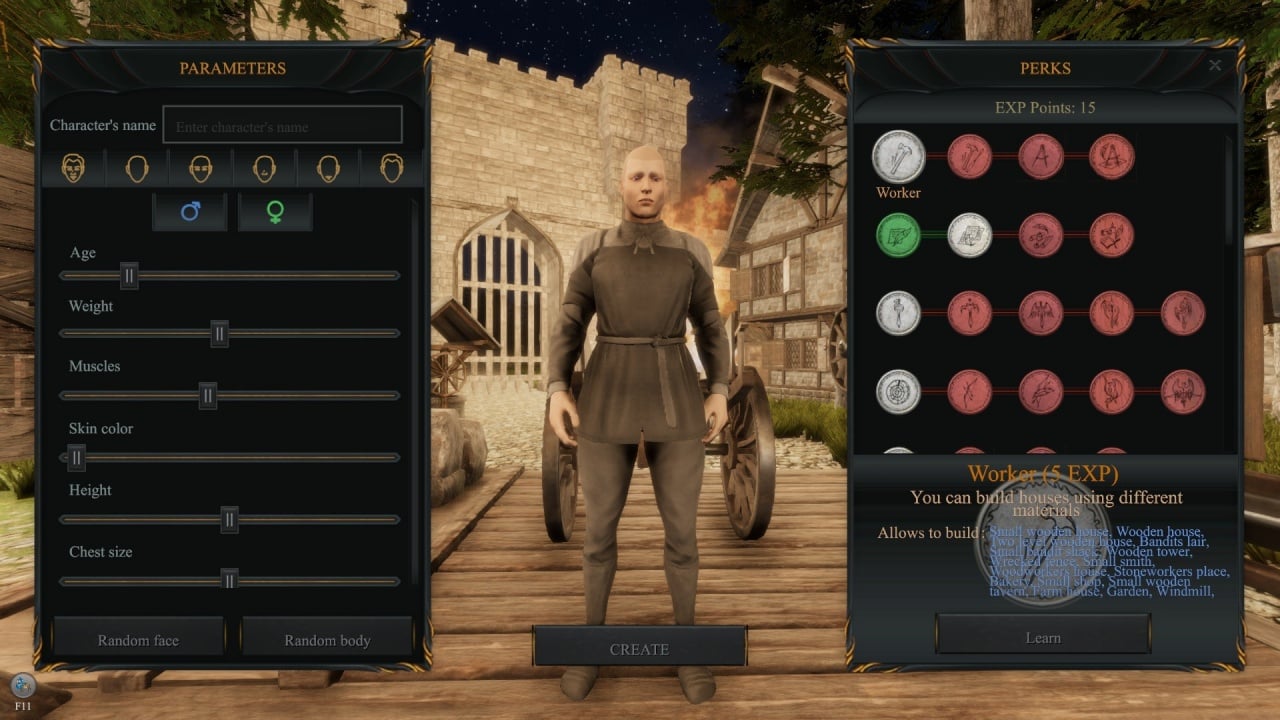Create the character with the CREATE button
Image resolution: width=1280 pixels, height=720 pixels.
[x=639, y=648]
